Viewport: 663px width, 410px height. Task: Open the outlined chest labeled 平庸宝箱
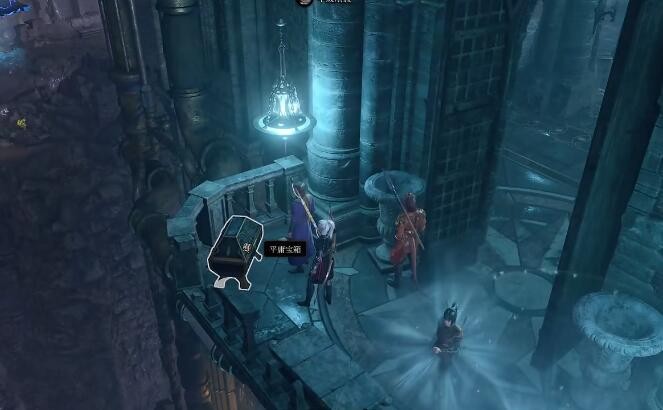click(x=236, y=249)
